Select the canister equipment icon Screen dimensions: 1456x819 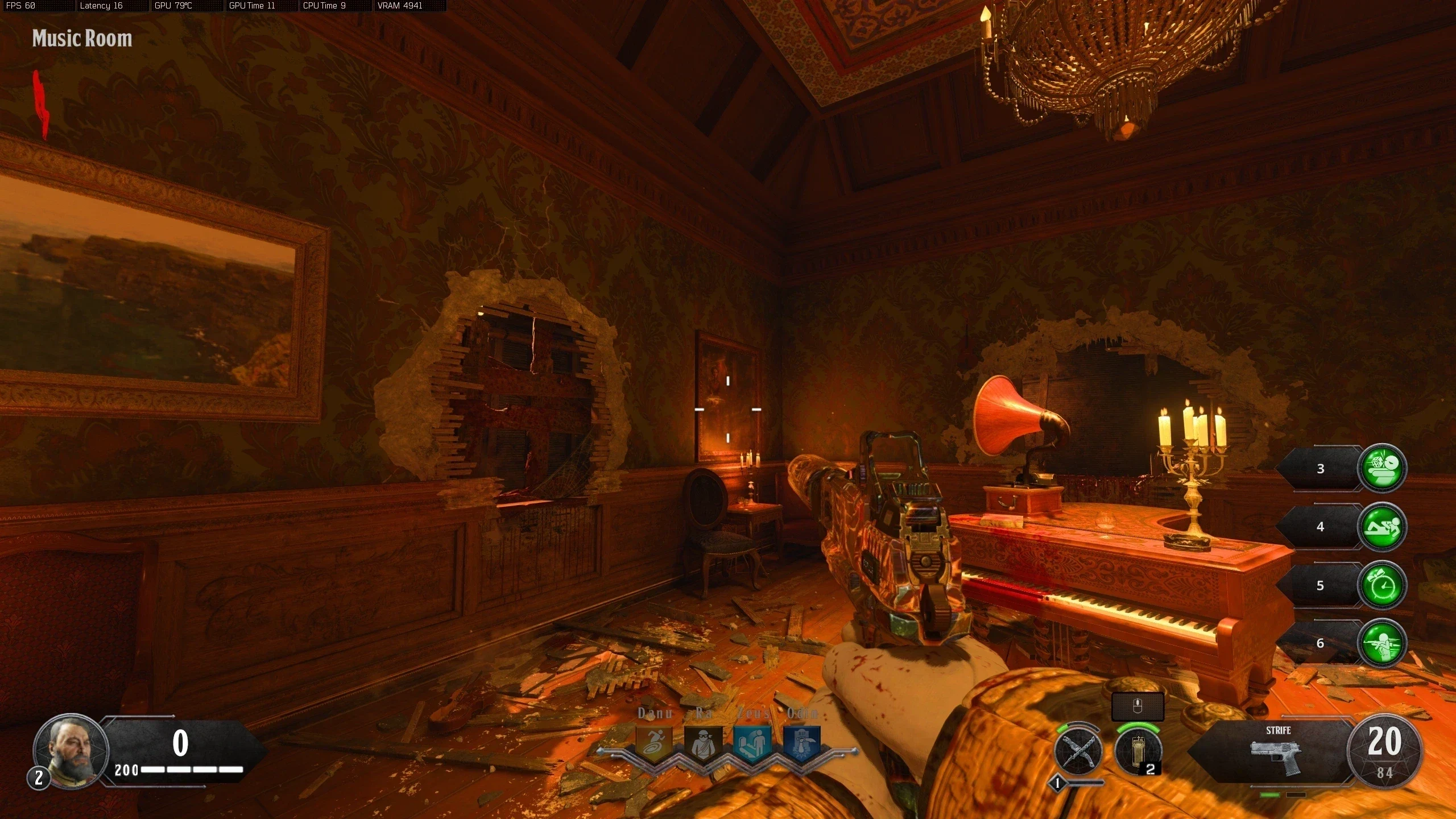pyautogui.click(x=1137, y=752)
